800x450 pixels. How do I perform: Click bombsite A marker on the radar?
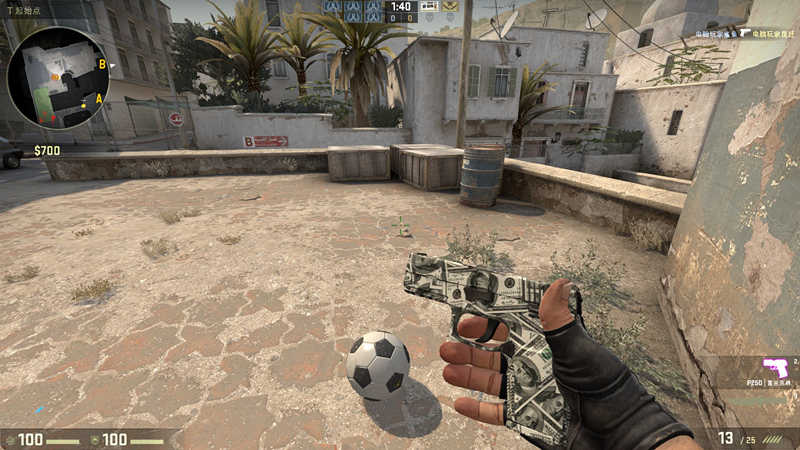[98, 98]
